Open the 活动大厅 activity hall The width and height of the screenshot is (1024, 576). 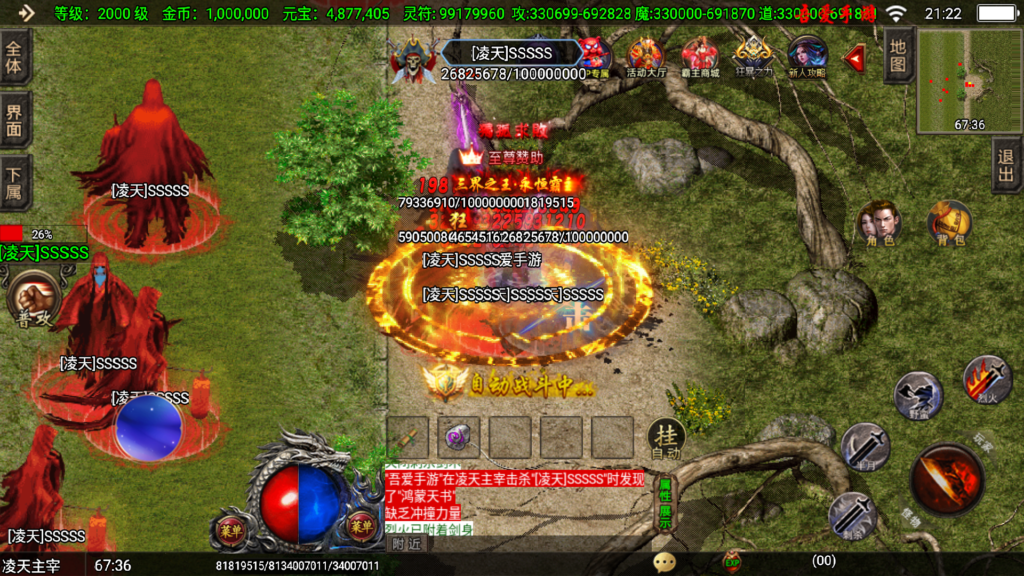coord(645,57)
